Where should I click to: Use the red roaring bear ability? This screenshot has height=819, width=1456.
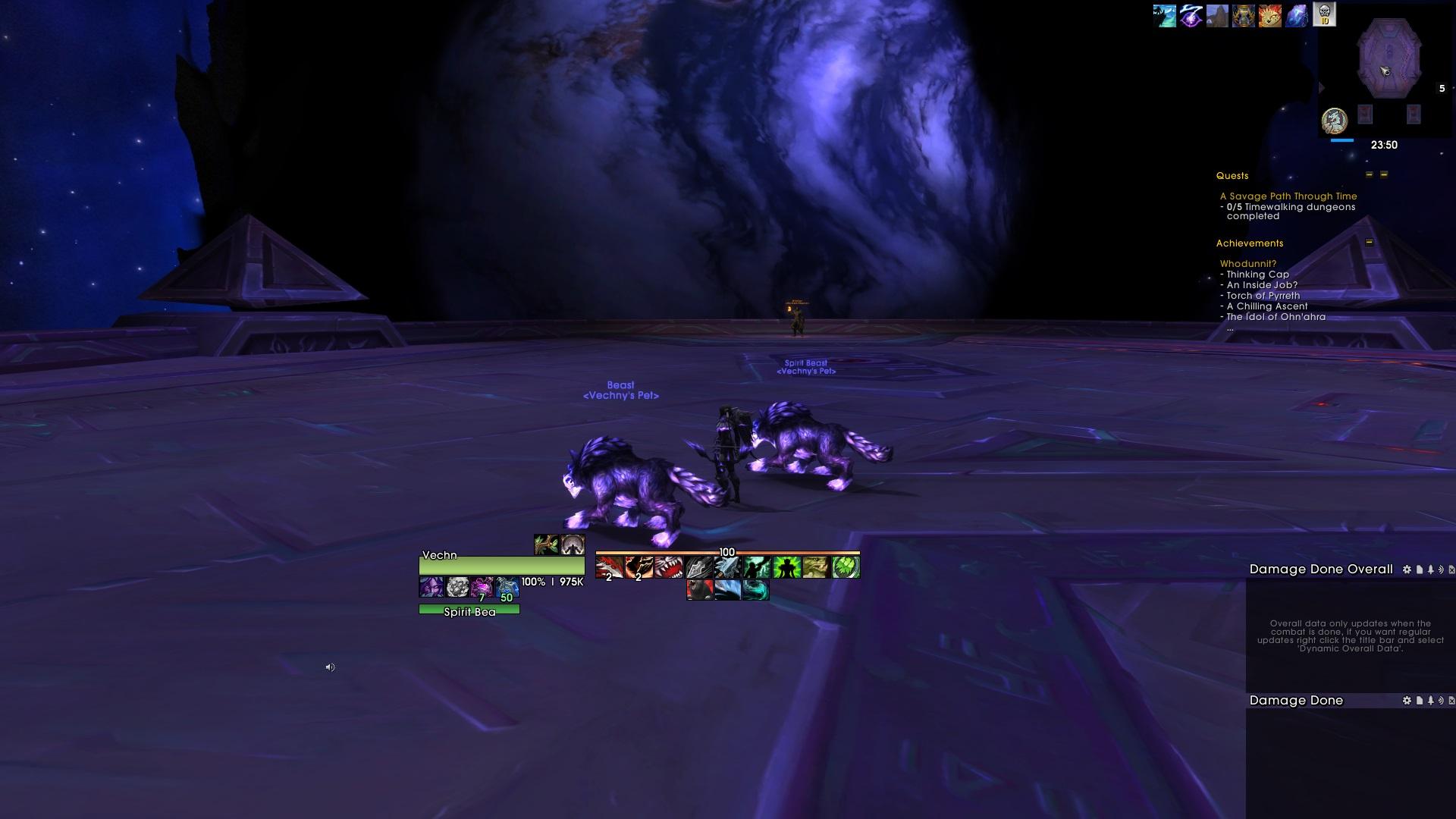pos(698,590)
